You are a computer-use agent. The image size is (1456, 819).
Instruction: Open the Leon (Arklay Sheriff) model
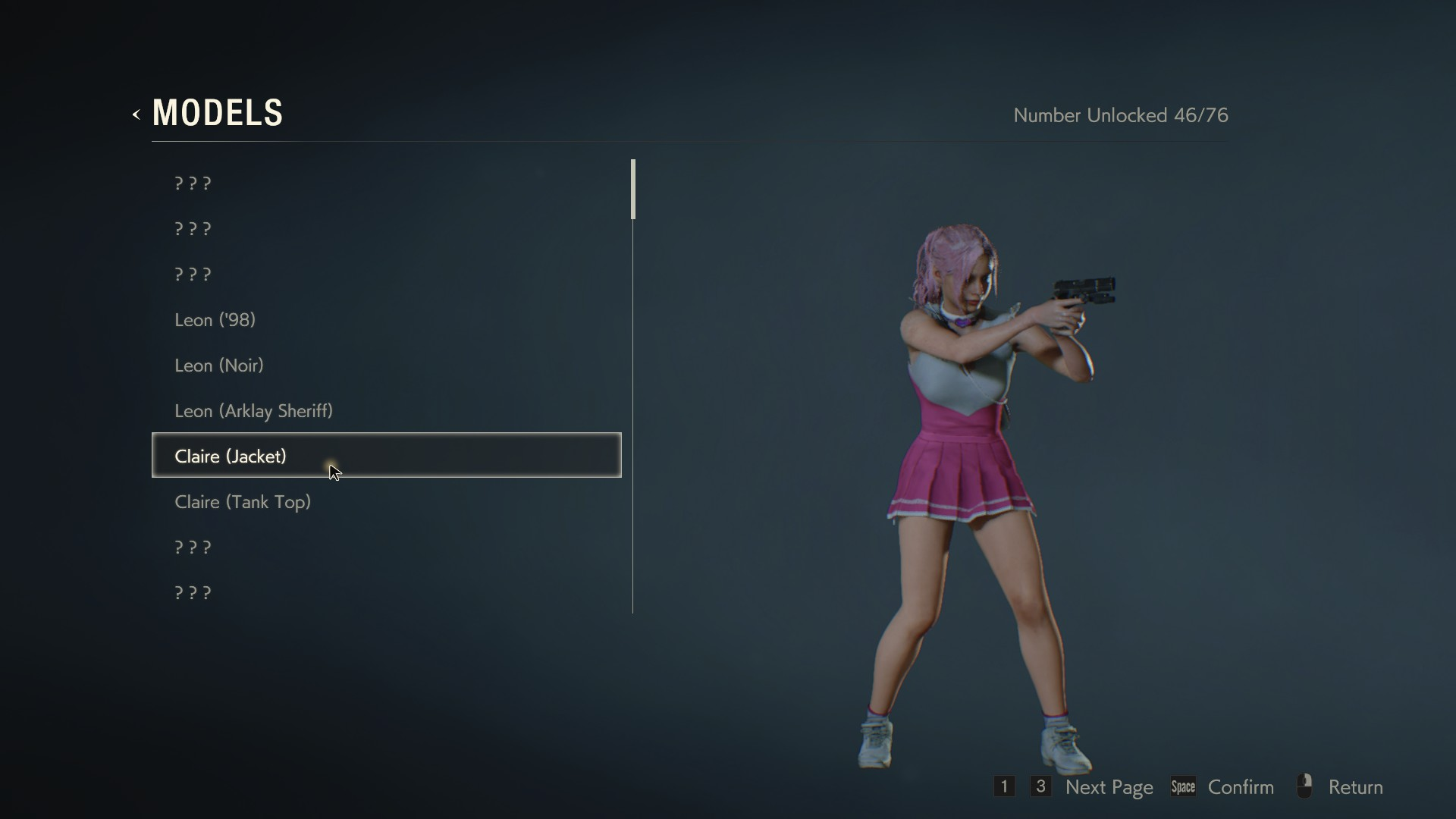click(x=254, y=411)
